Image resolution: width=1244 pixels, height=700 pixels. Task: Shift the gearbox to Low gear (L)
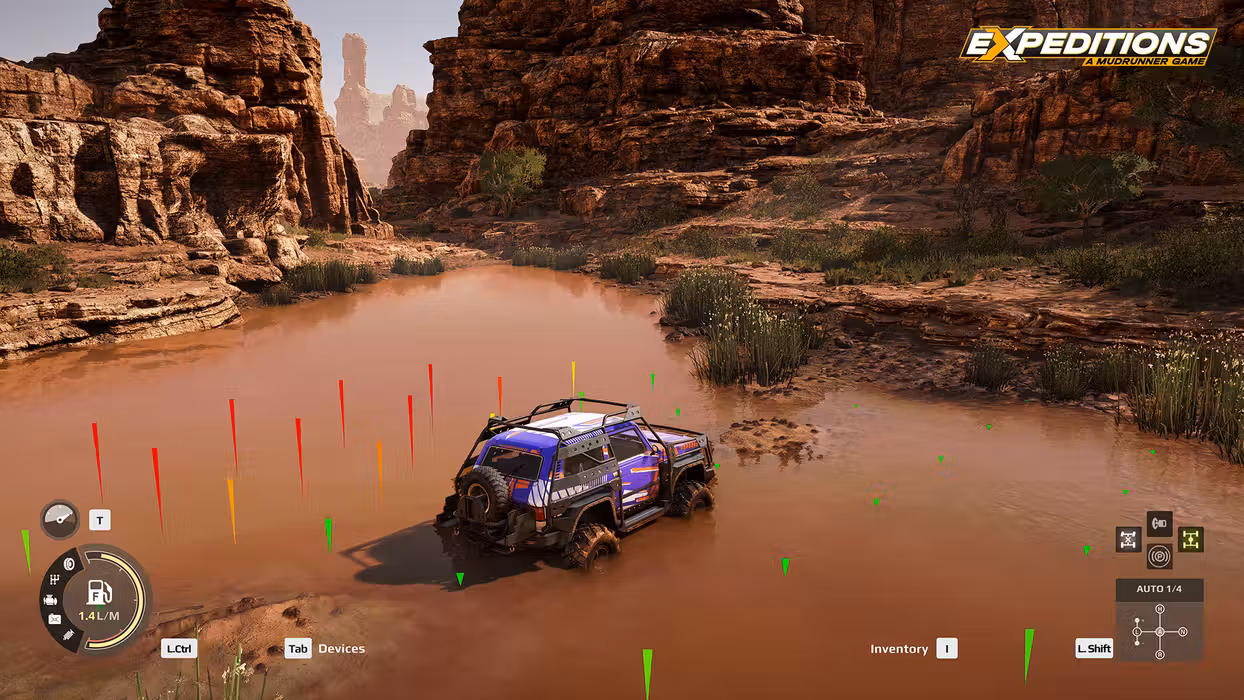(1137, 632)
